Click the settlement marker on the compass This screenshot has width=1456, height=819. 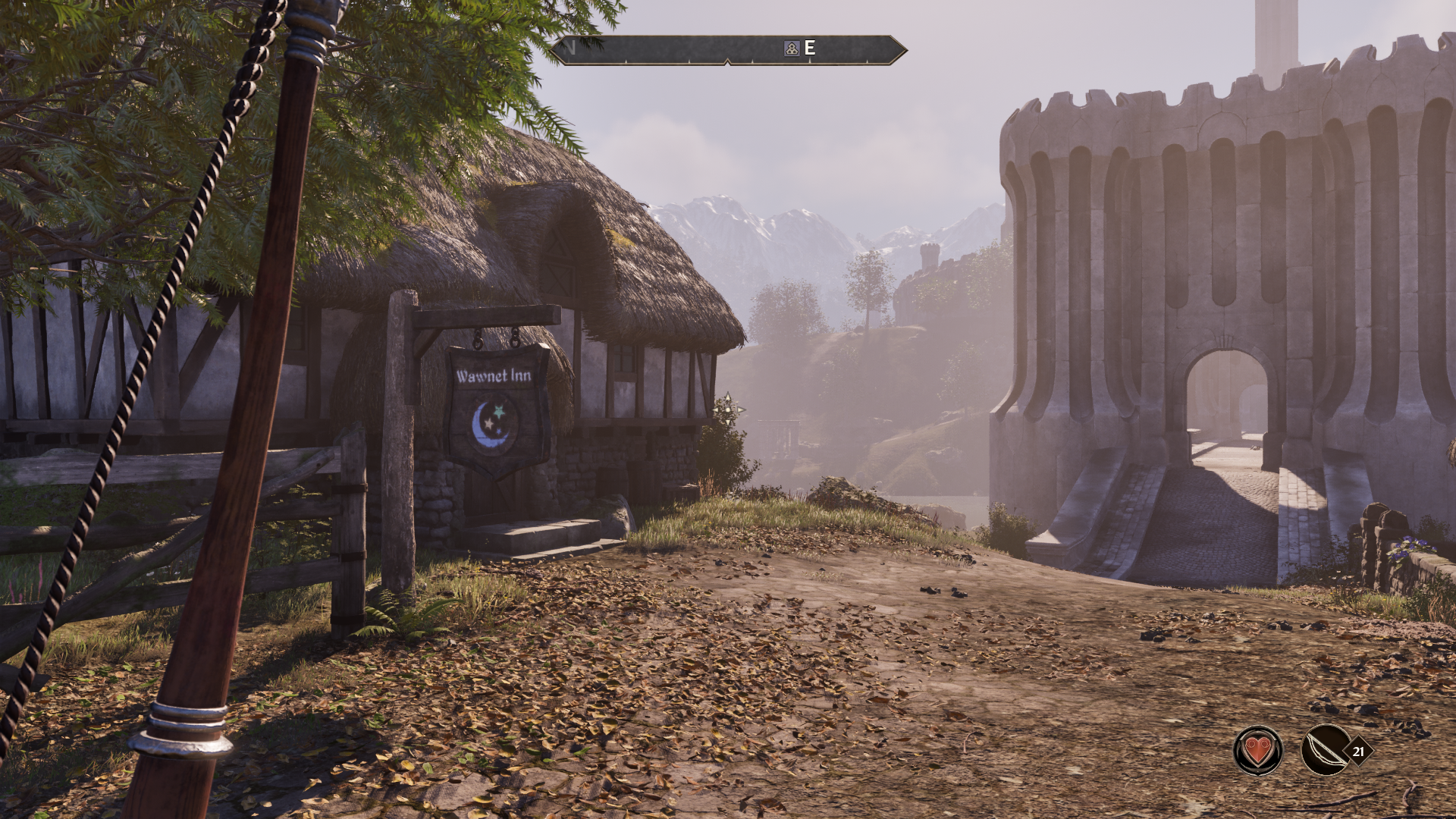coord(791,49)
